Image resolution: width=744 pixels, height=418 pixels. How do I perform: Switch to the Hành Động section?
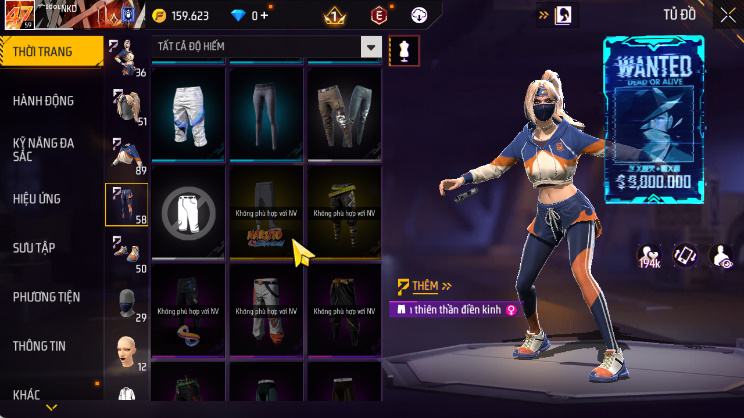click(x=43, y=100)
